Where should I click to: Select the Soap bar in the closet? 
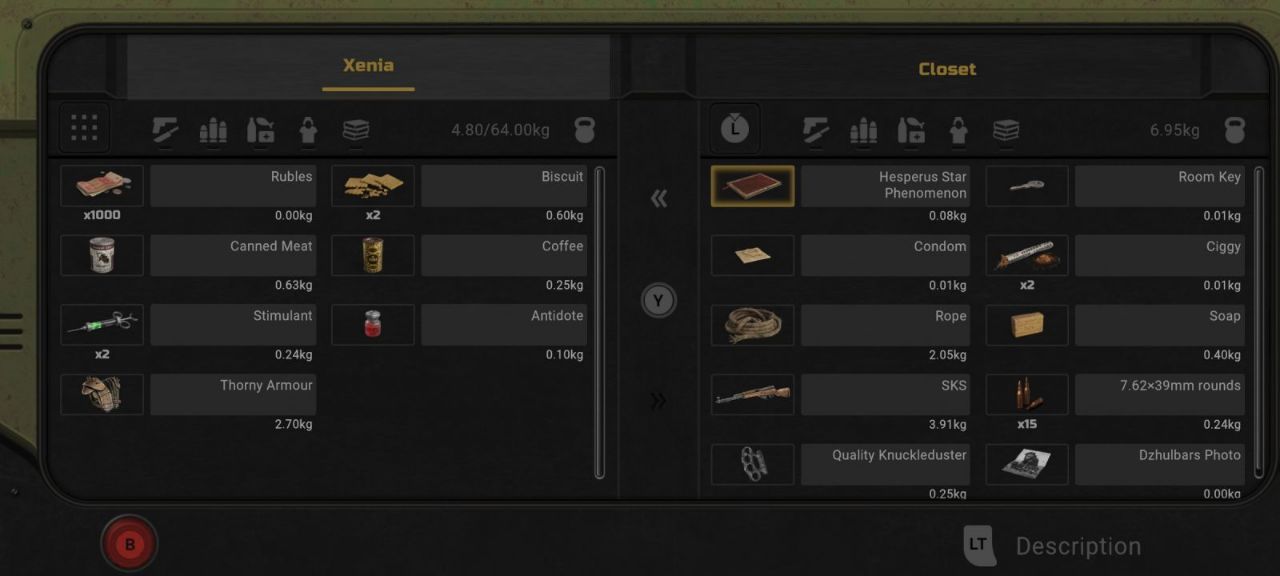(x=1027, y=325)
